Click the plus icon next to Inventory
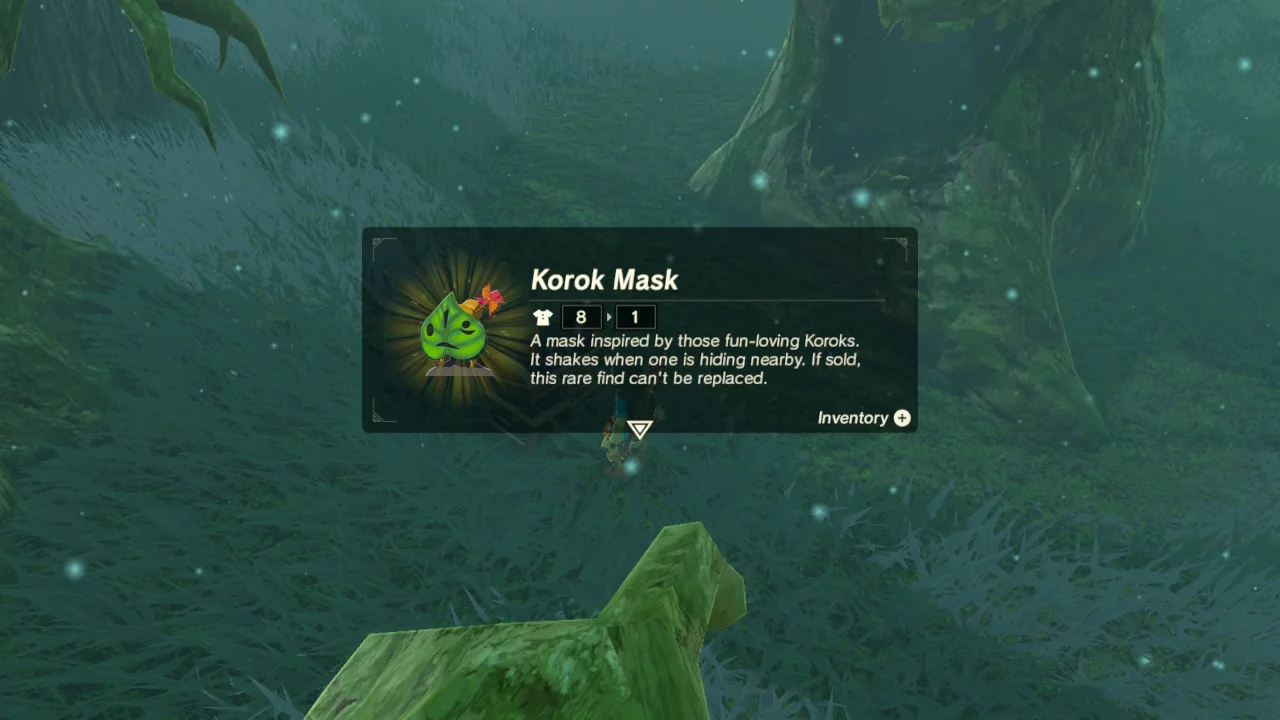The width and height of the screenshot is (1280, 720). [x=901, y=418]
